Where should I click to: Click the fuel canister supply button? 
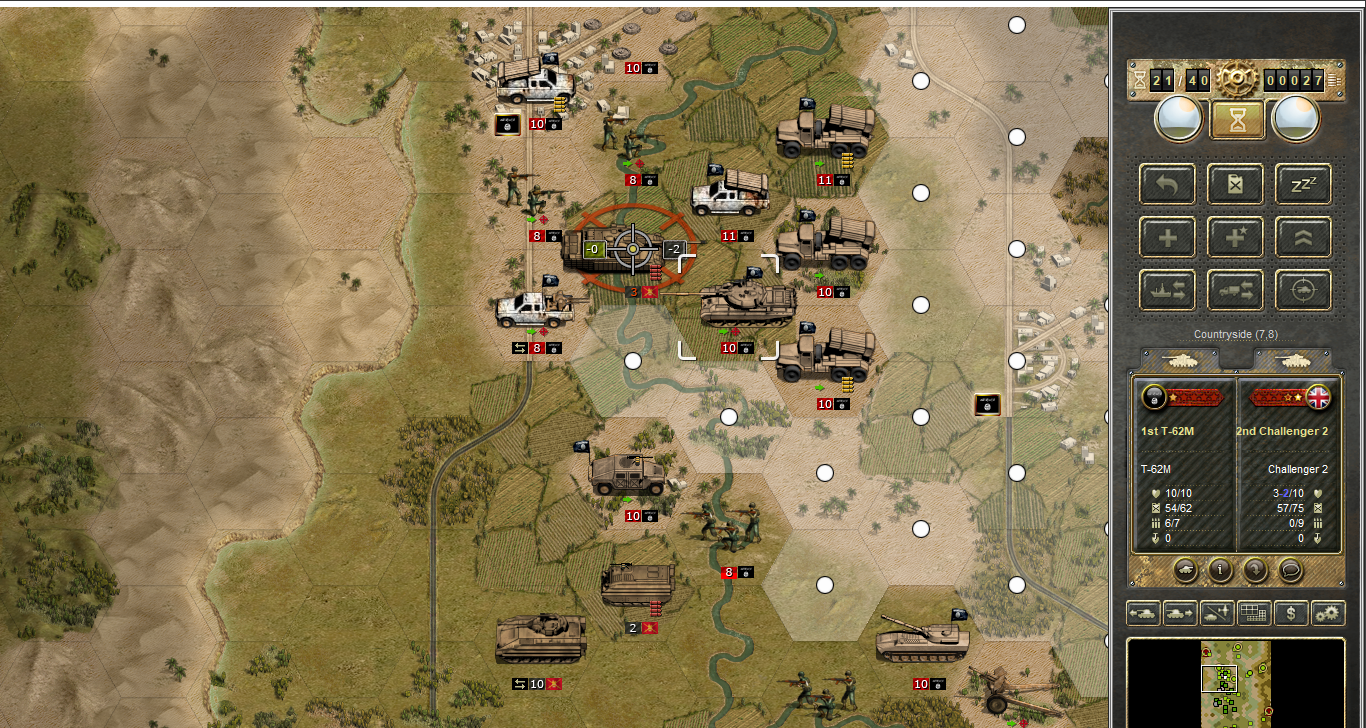(x=1236, y=183)
